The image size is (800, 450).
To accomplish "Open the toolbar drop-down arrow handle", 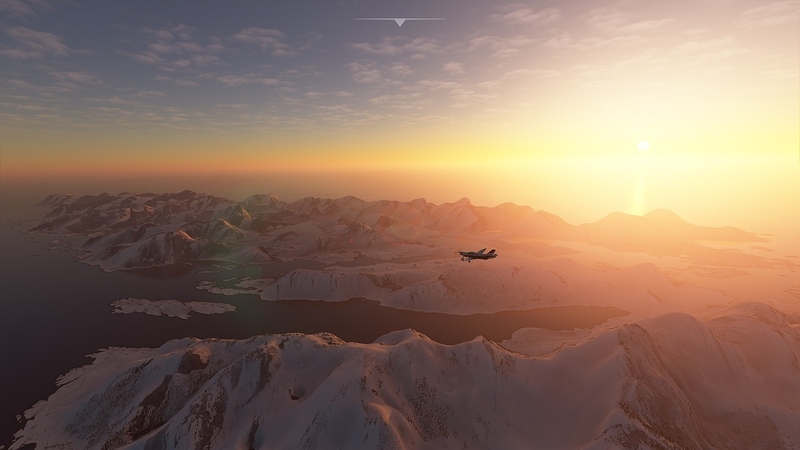I will (x=399, y=21).
